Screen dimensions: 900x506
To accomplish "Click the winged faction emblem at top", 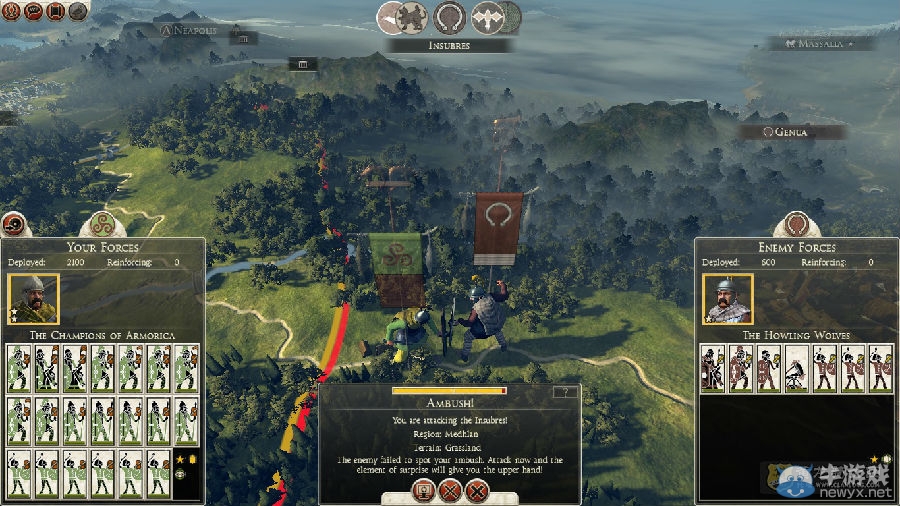I will tap(489, 17).
